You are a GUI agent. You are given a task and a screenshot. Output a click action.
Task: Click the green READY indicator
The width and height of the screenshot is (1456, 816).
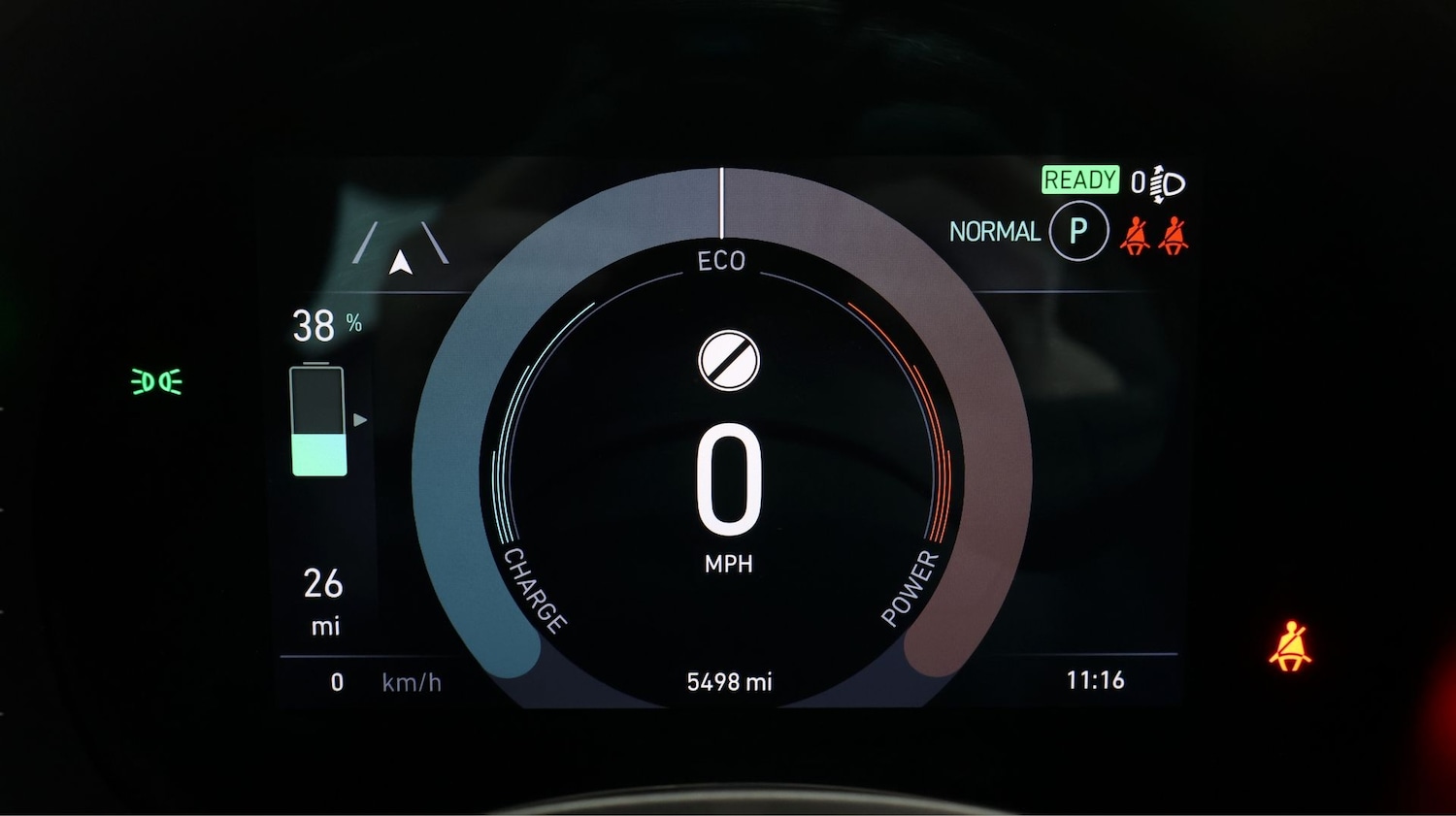tap(1079, 180)
